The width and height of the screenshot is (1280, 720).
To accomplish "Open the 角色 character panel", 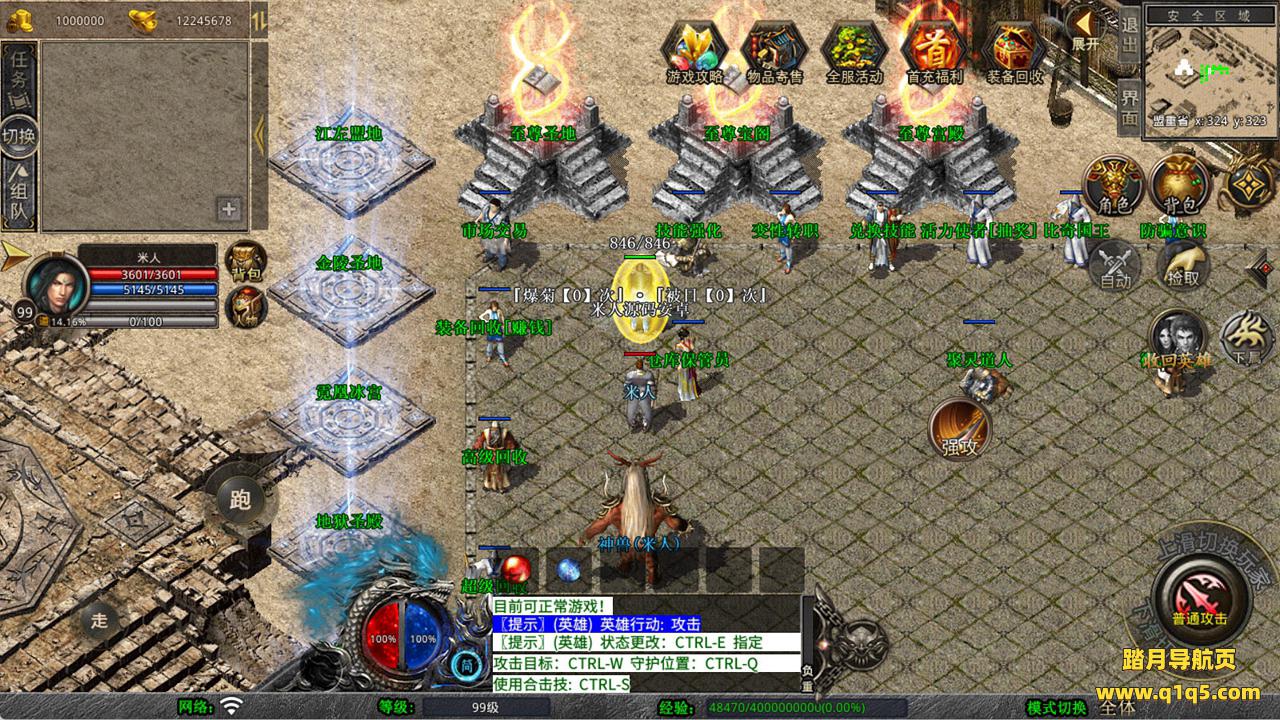I will (1114, 185).
